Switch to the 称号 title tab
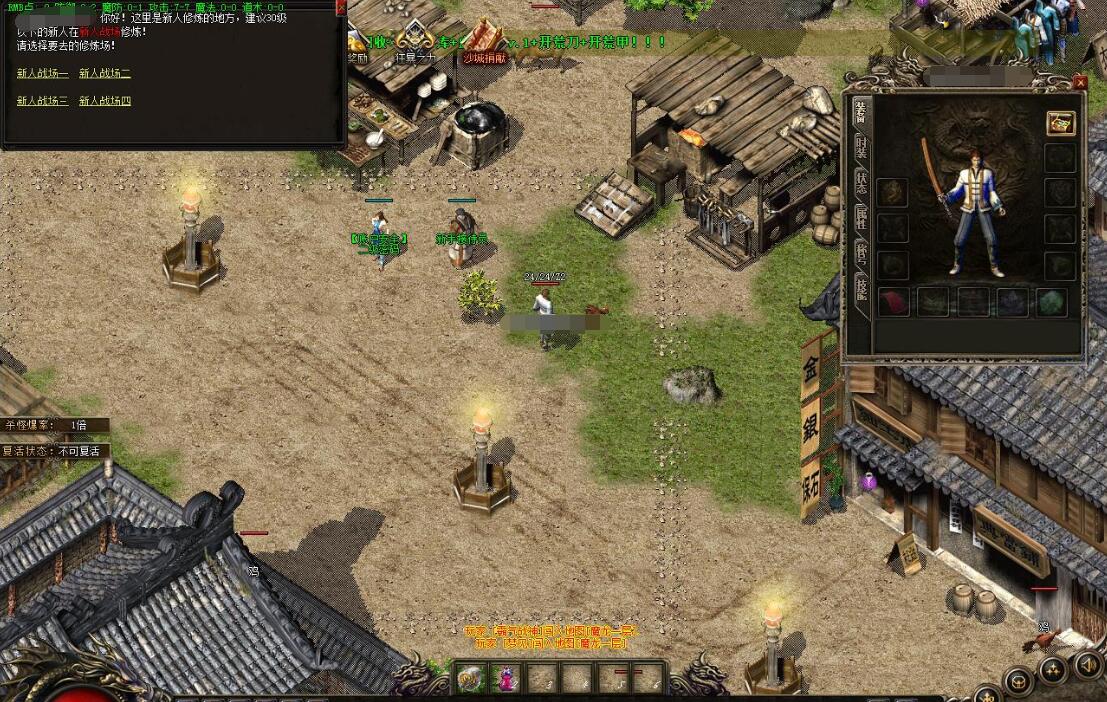The height and width of the screenshot is (702, 1107). click(x=860, y=254)
